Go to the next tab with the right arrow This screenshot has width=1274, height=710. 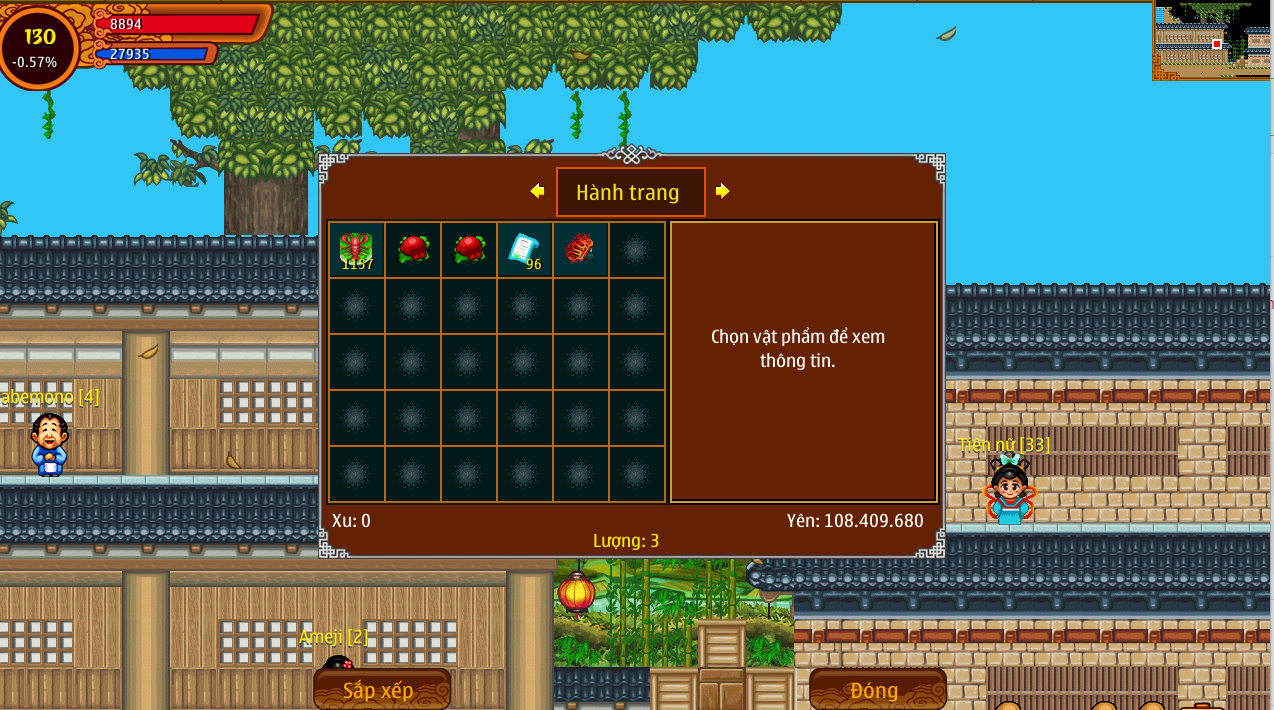(722, 191)
